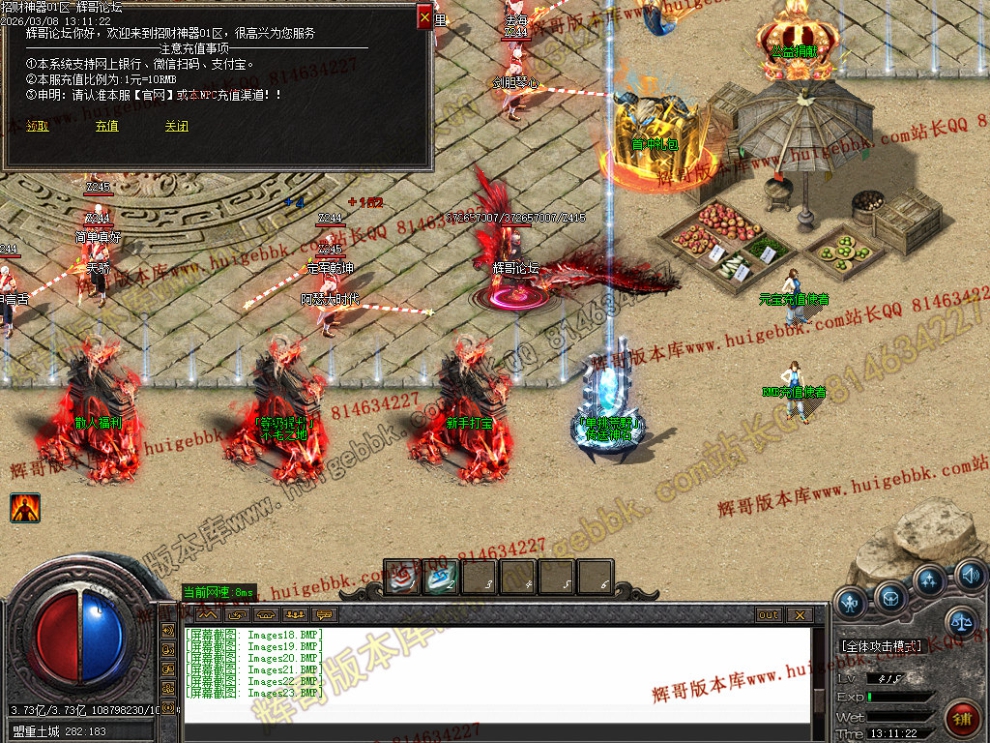This screenshot has width=990, height=743.
Task: Select the 充值 (recharge) link in dialog
Action: (x=107, y=127)
